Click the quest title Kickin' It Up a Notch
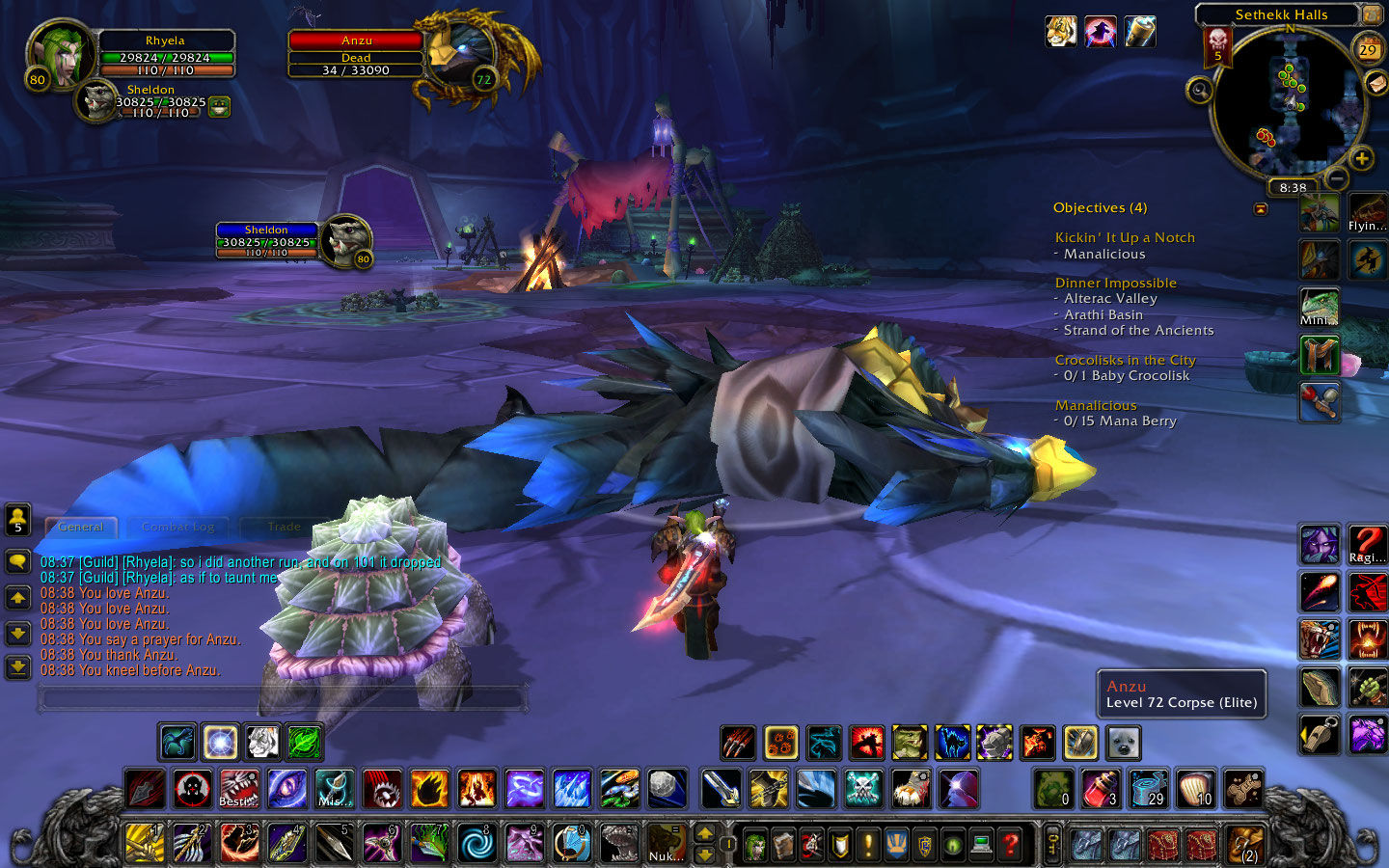 point(1124,237)
